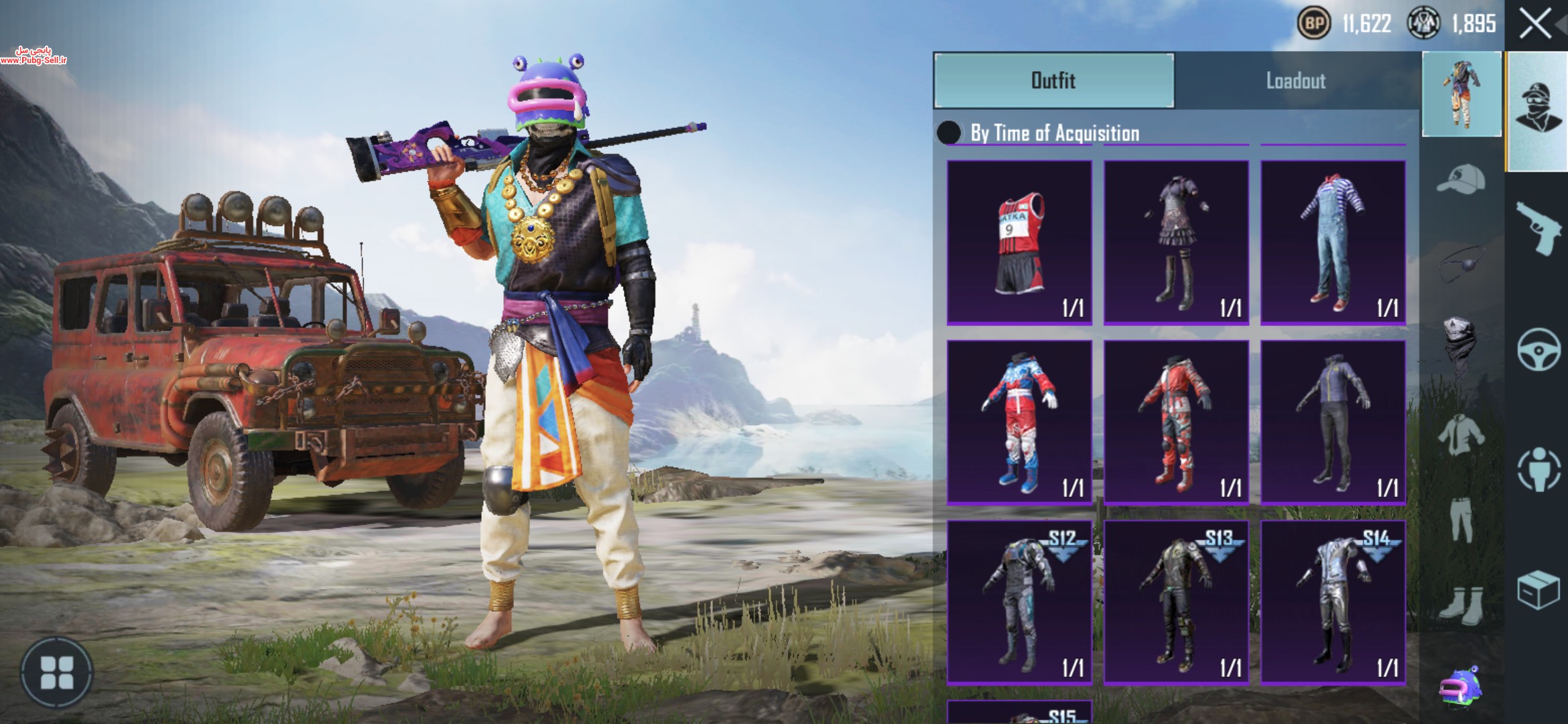This screenshot has width=1568, height=724.
Task: Show the pants legwear category
Action: (1461, 520)
